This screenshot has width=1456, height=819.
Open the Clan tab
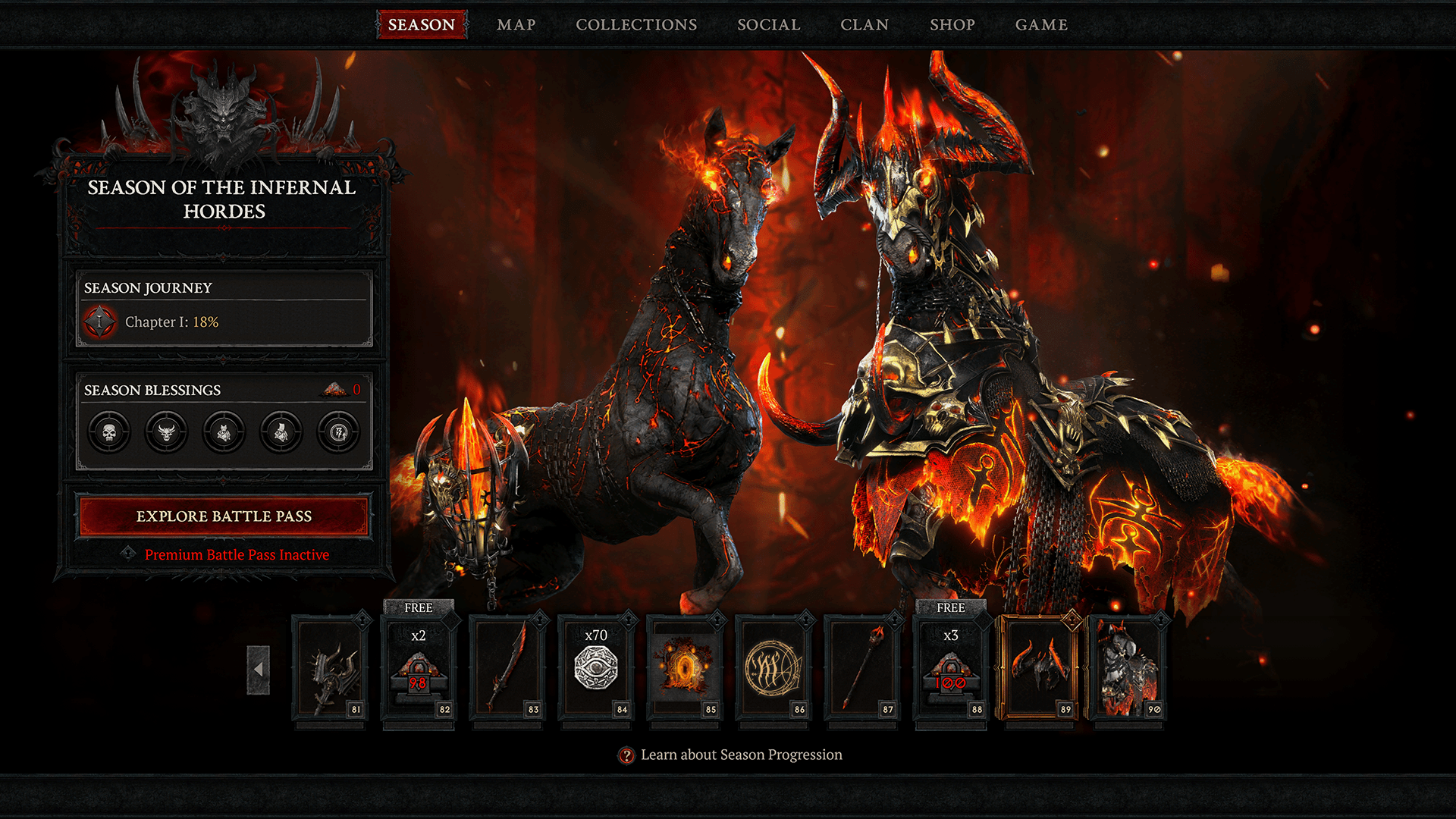[864, 25]
